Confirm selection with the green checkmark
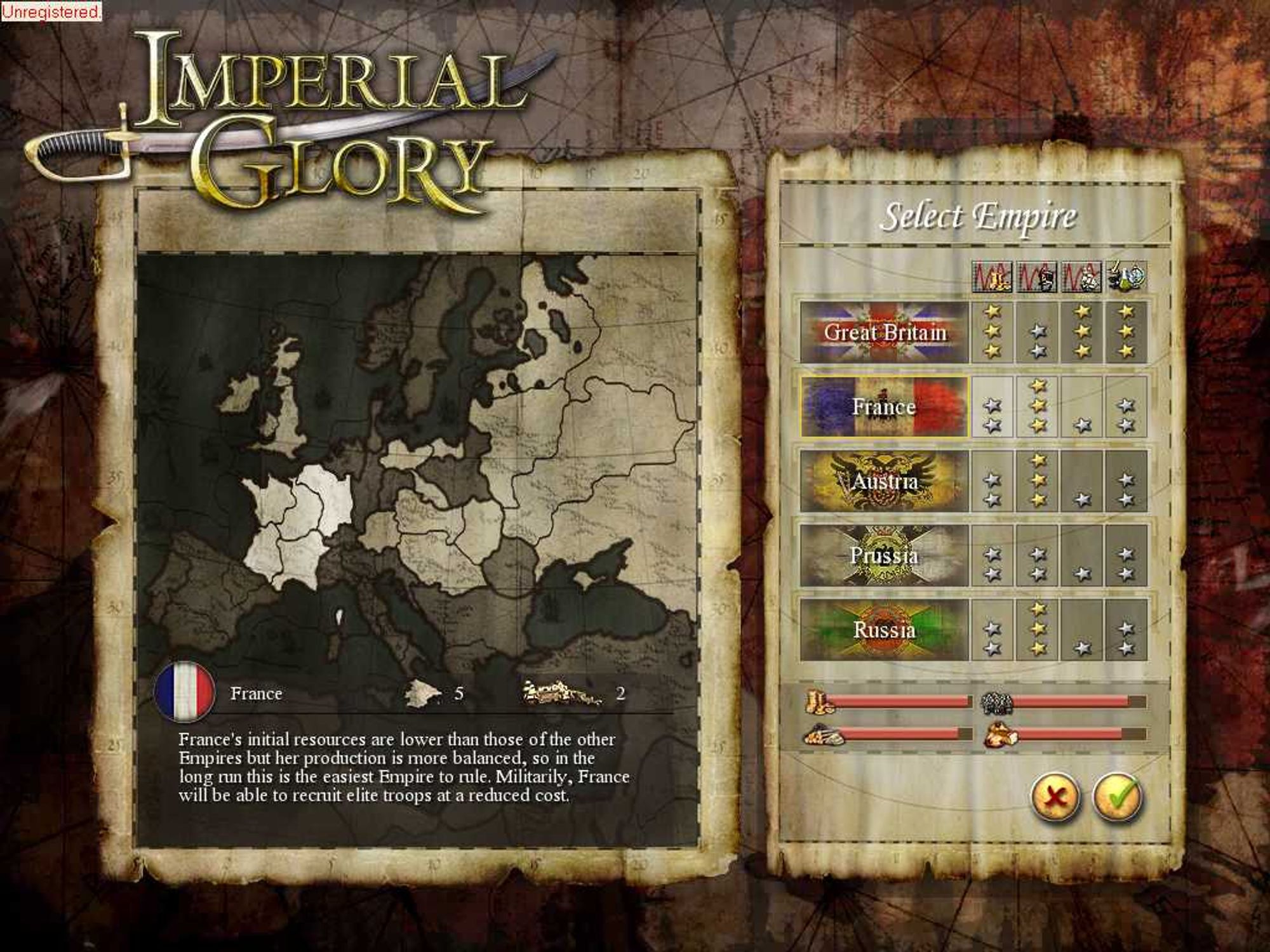Image resolution: width=1270 pixels, height=952 pixels. click(x=1117, y=796)
